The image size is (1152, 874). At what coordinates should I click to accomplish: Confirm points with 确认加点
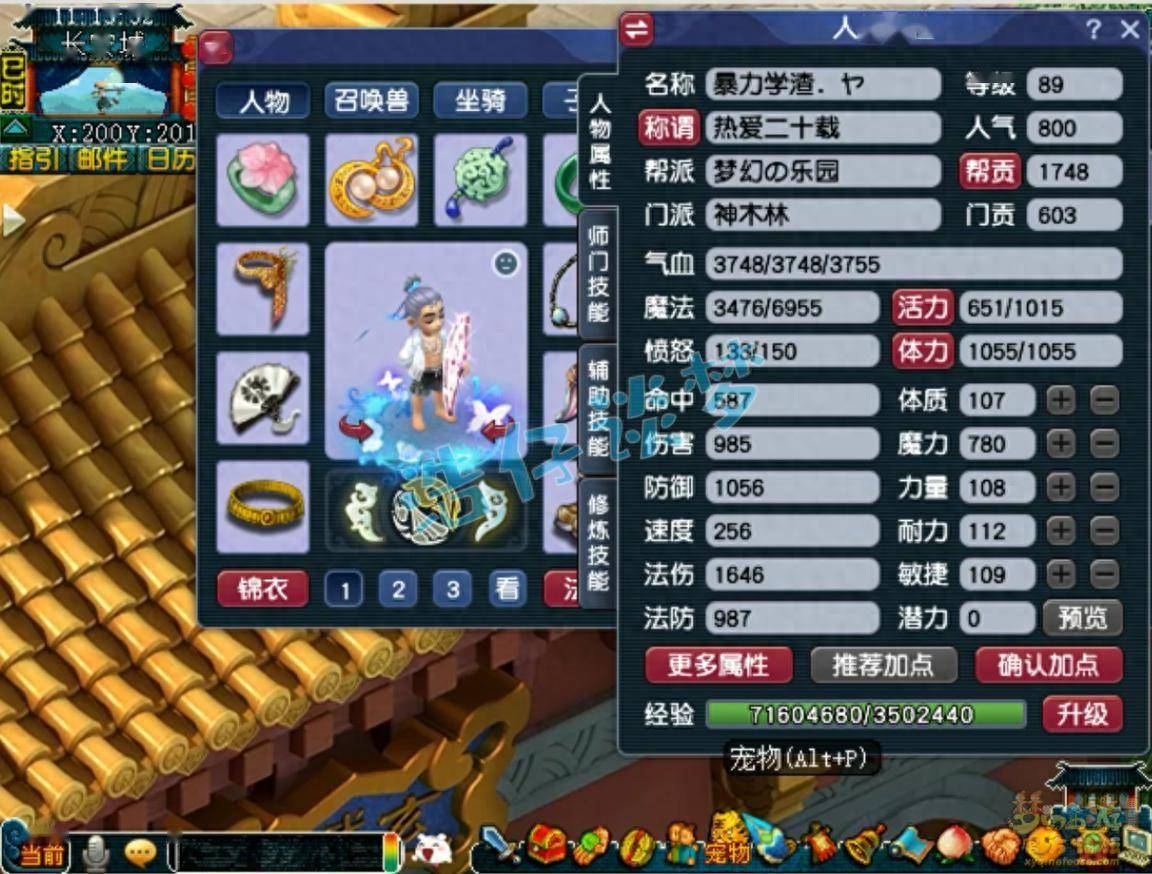pos(1048,665)
